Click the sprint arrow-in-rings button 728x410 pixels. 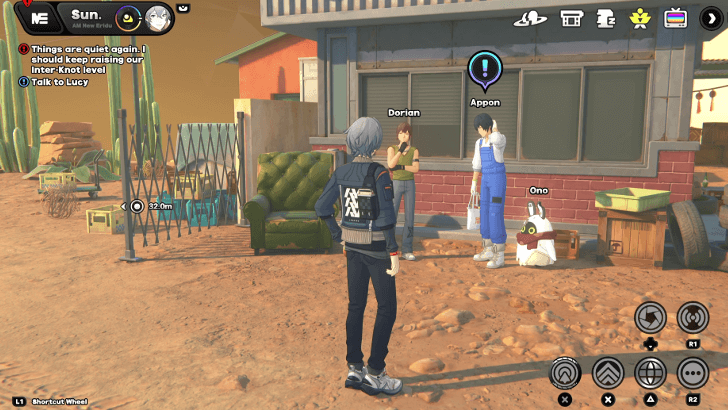click(x=565, y=373)
